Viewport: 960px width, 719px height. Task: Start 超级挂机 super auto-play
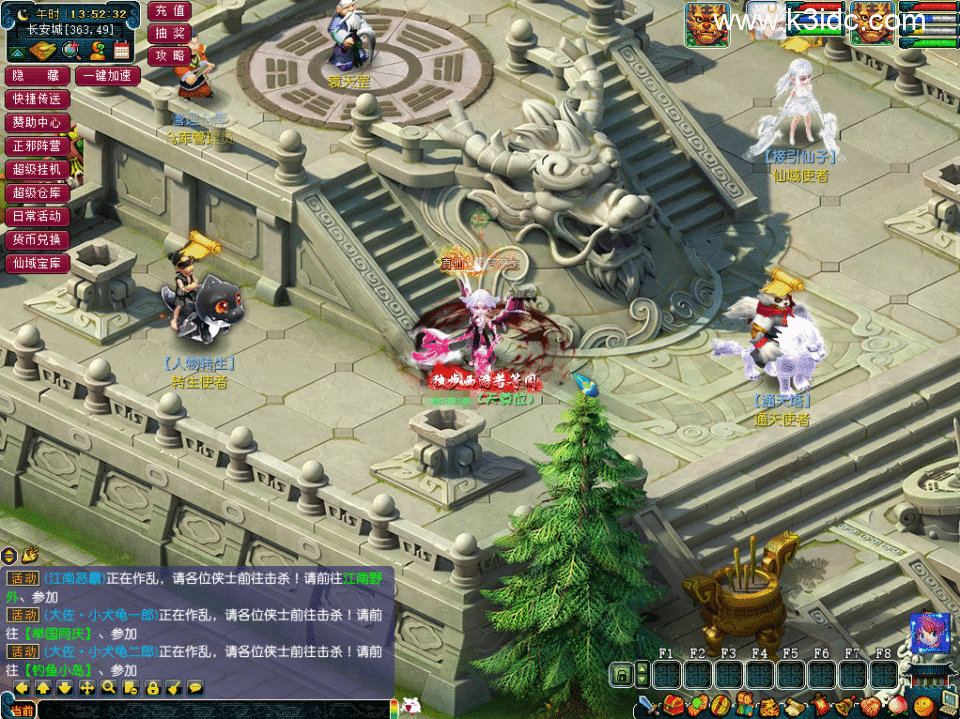click(37, 169)
